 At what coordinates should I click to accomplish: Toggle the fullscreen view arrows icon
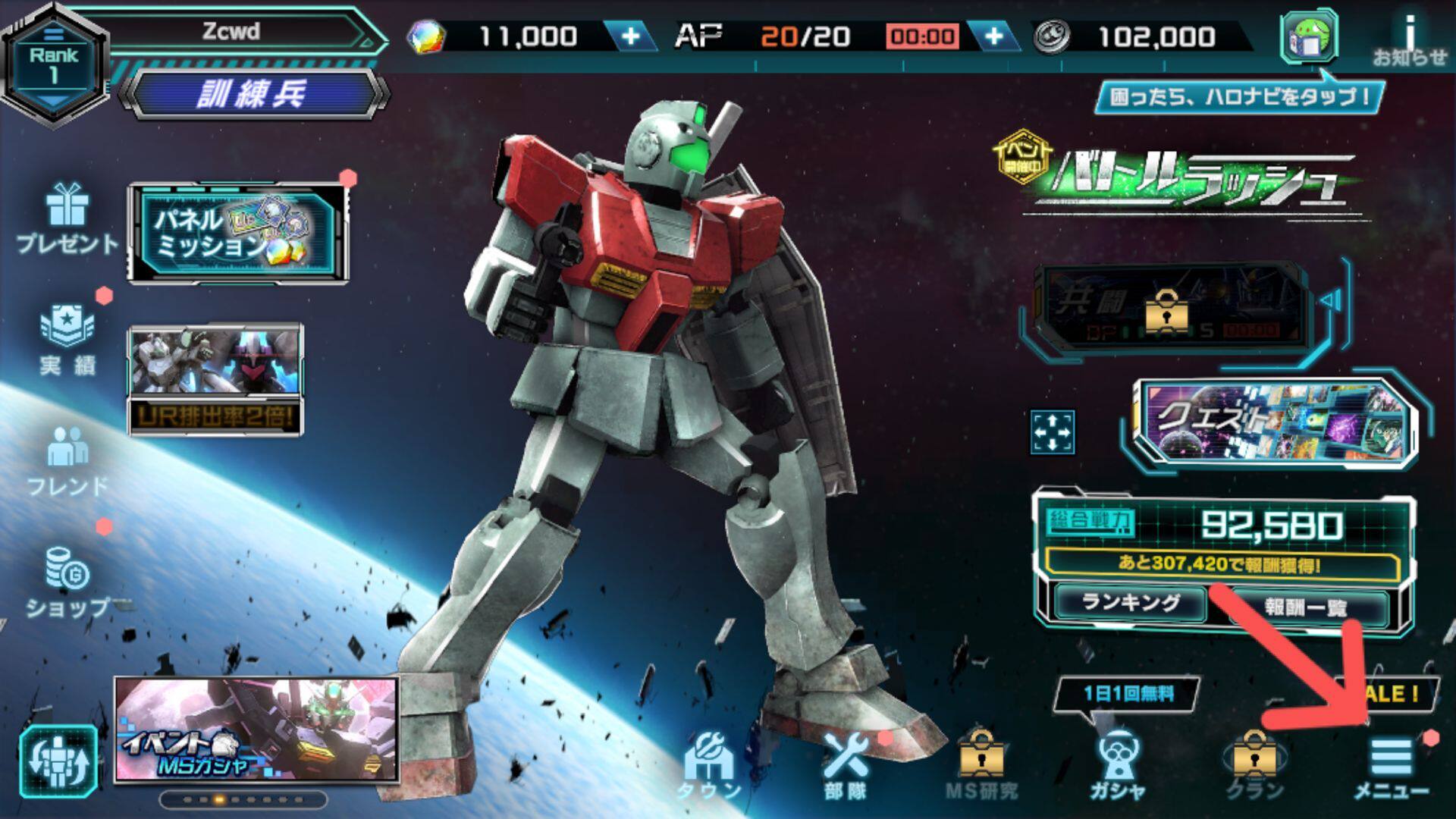click(1052, 432)
